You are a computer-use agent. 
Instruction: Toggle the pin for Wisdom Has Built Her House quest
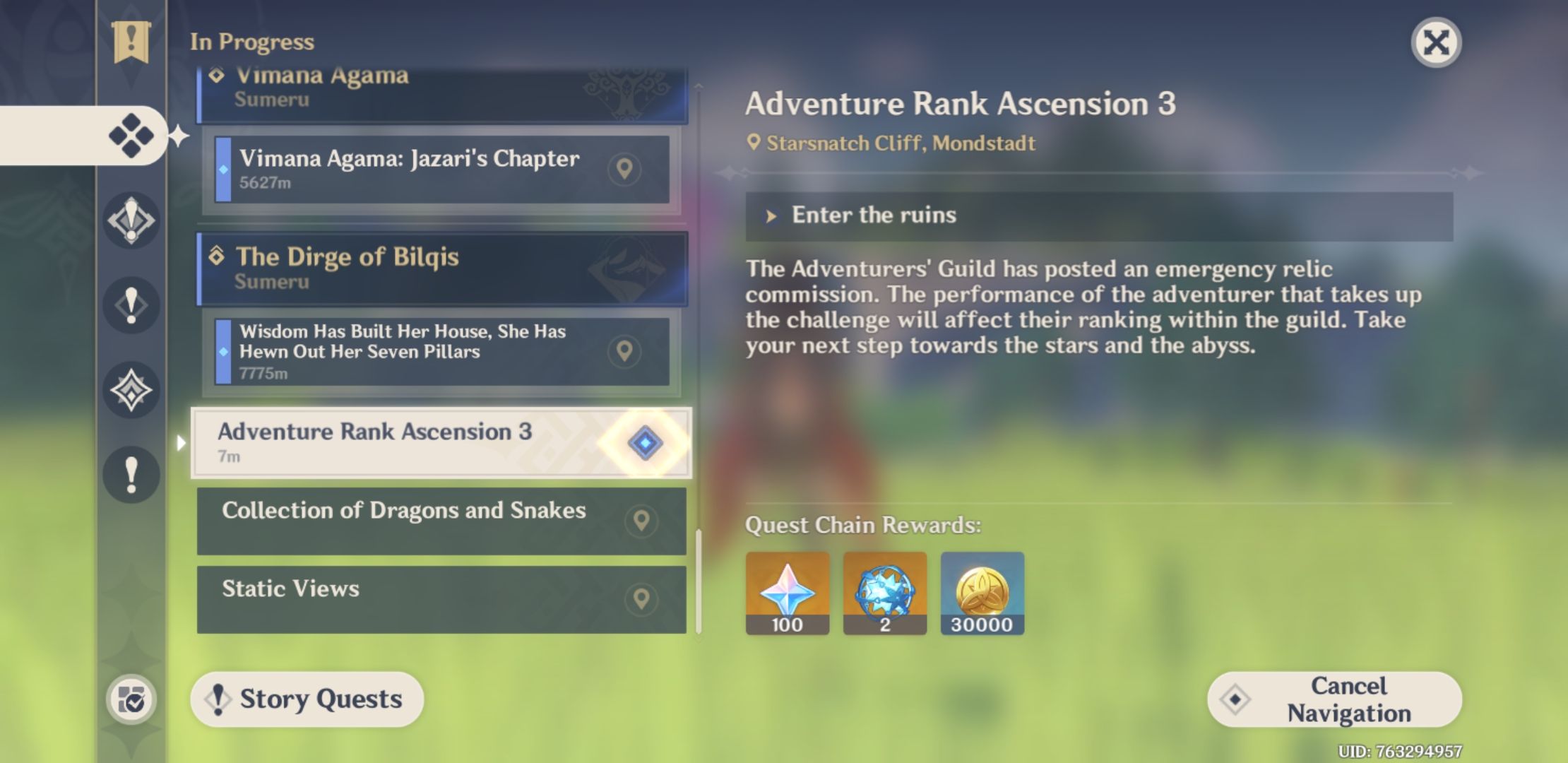(624, 351)
